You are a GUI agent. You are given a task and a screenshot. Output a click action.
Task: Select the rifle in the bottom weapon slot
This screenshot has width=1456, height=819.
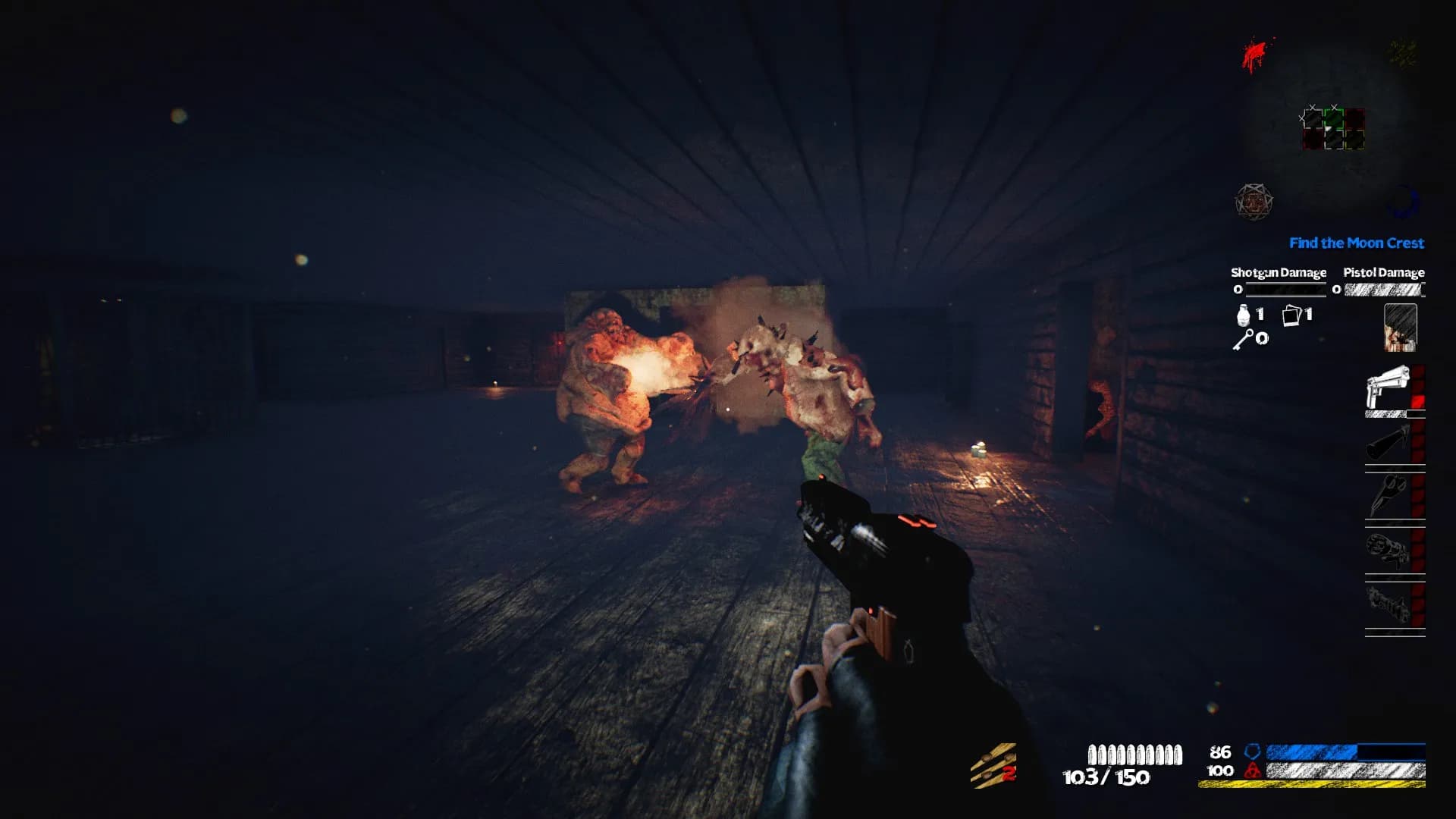coord(1386,604)
